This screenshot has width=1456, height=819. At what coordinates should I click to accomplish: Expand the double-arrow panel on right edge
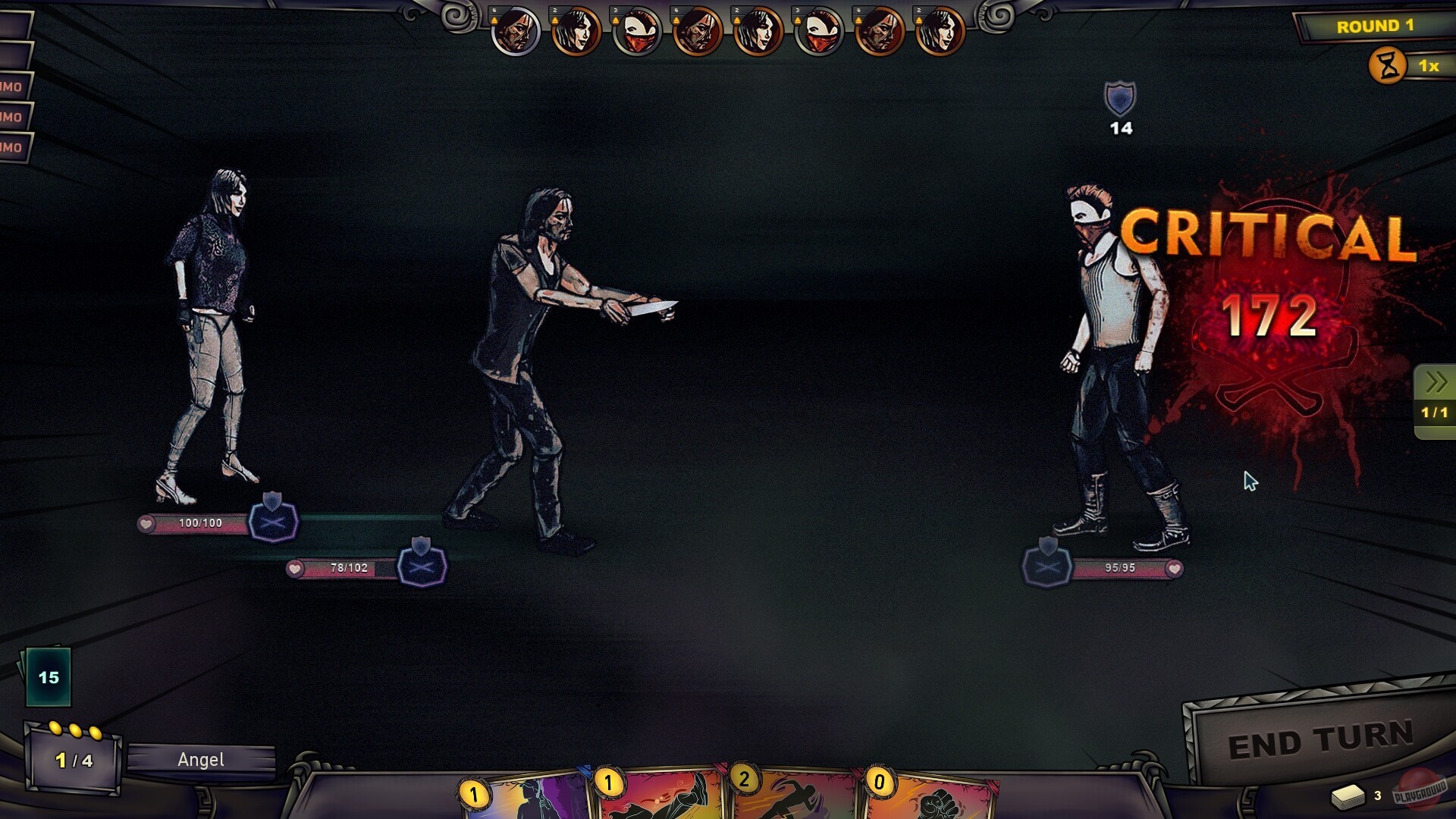(1436, 383)
